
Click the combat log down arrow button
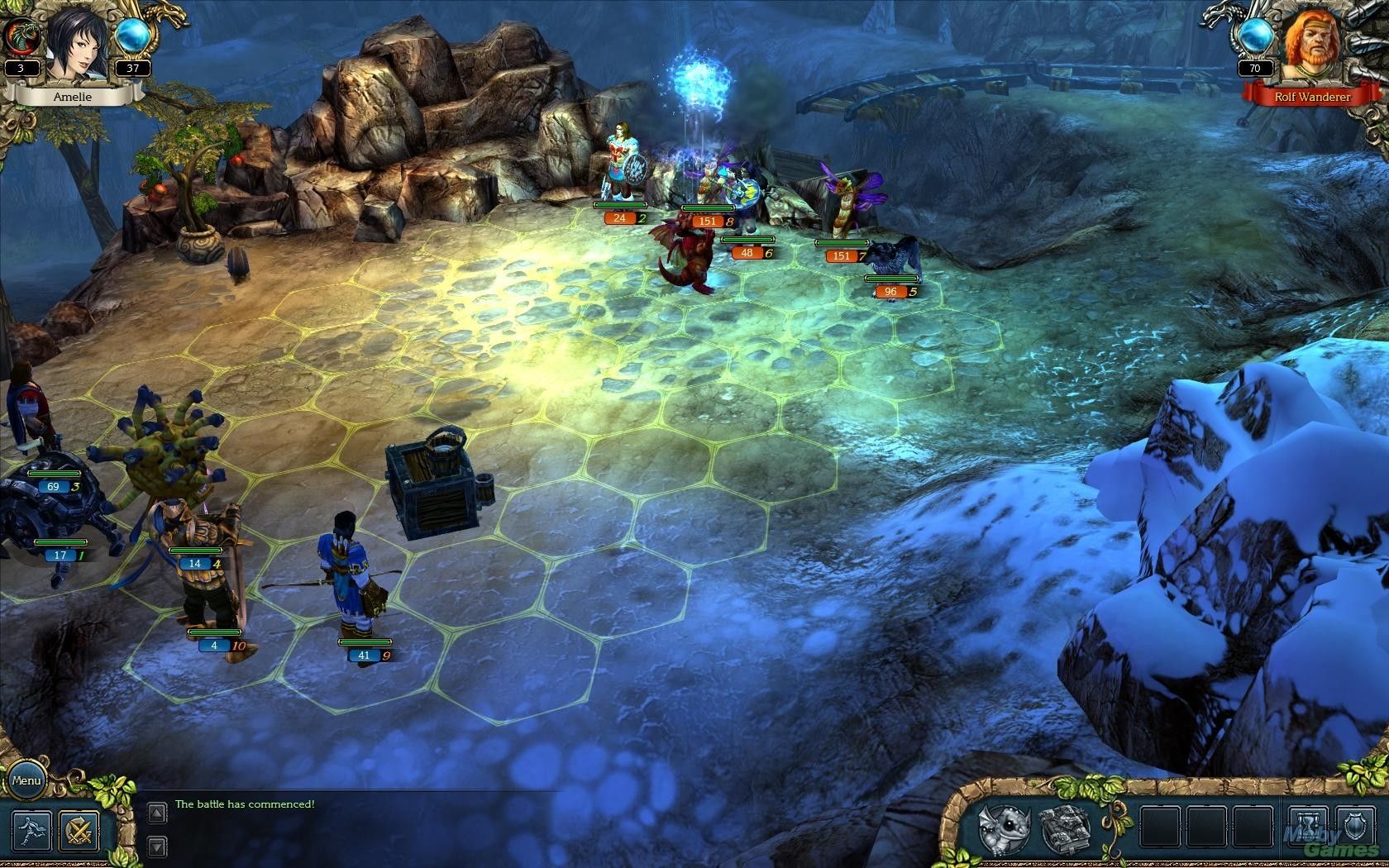[x=157, y=847]
